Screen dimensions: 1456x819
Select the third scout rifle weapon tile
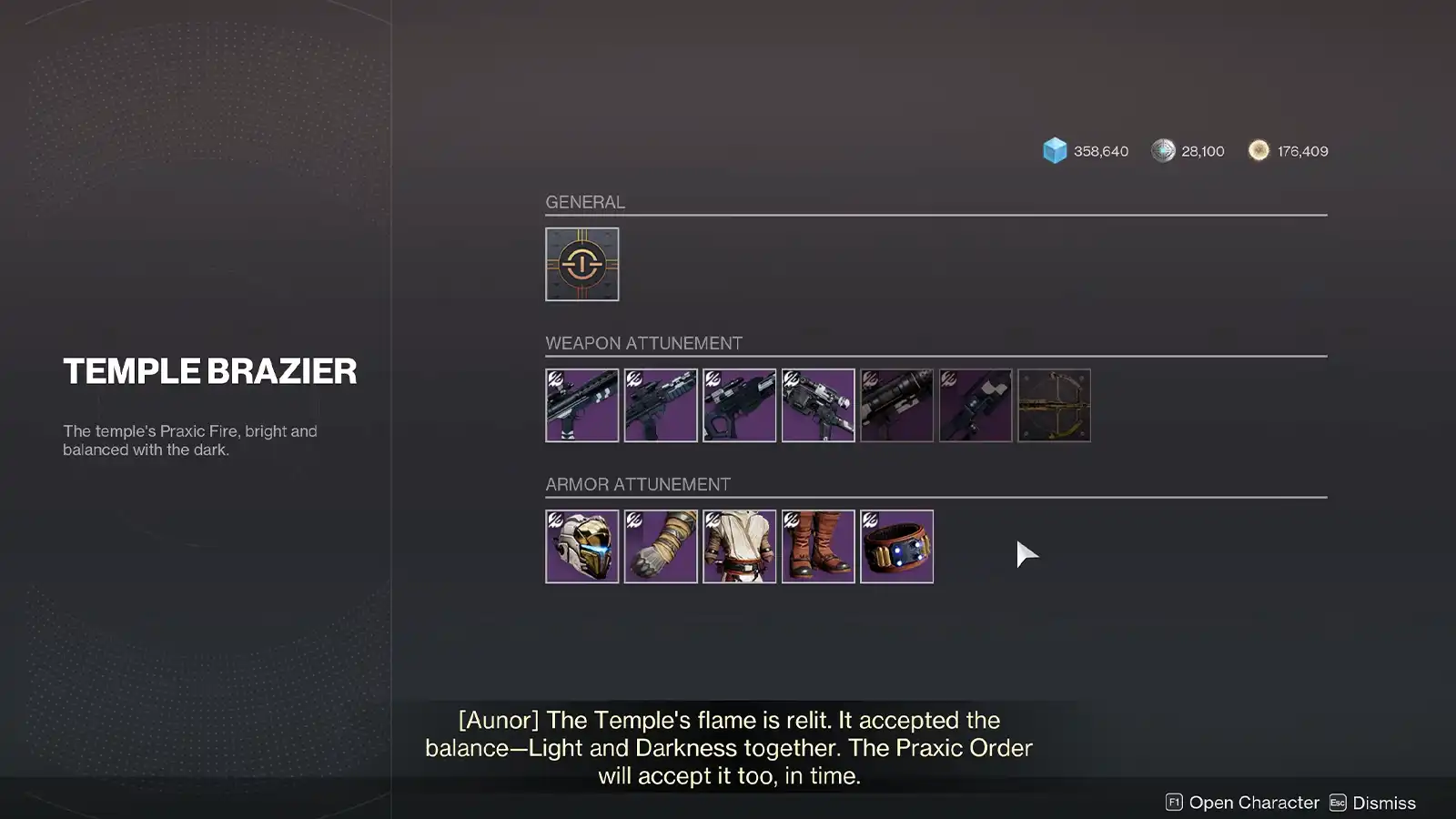coord(740,405)
